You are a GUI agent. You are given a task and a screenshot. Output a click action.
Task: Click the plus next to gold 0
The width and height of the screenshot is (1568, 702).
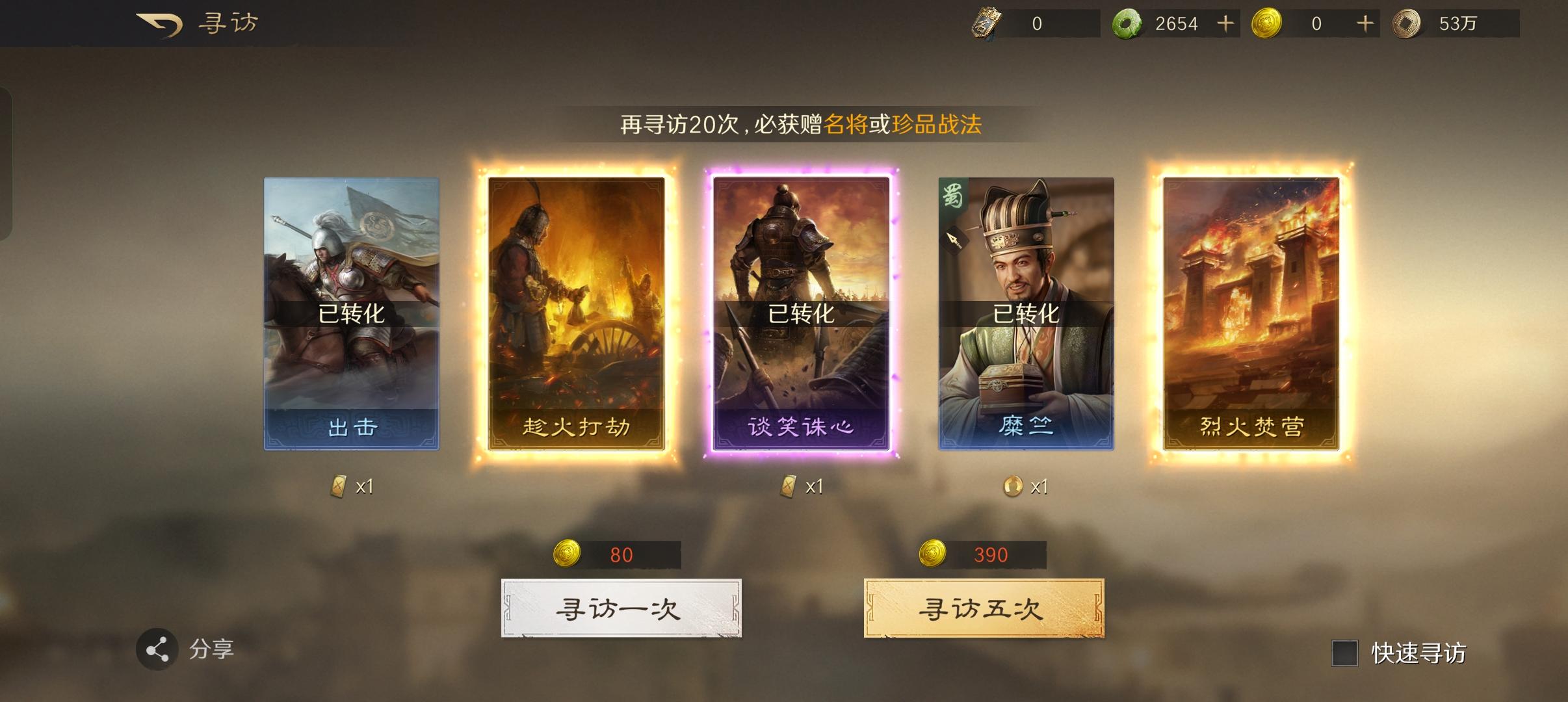[1365, 23]
